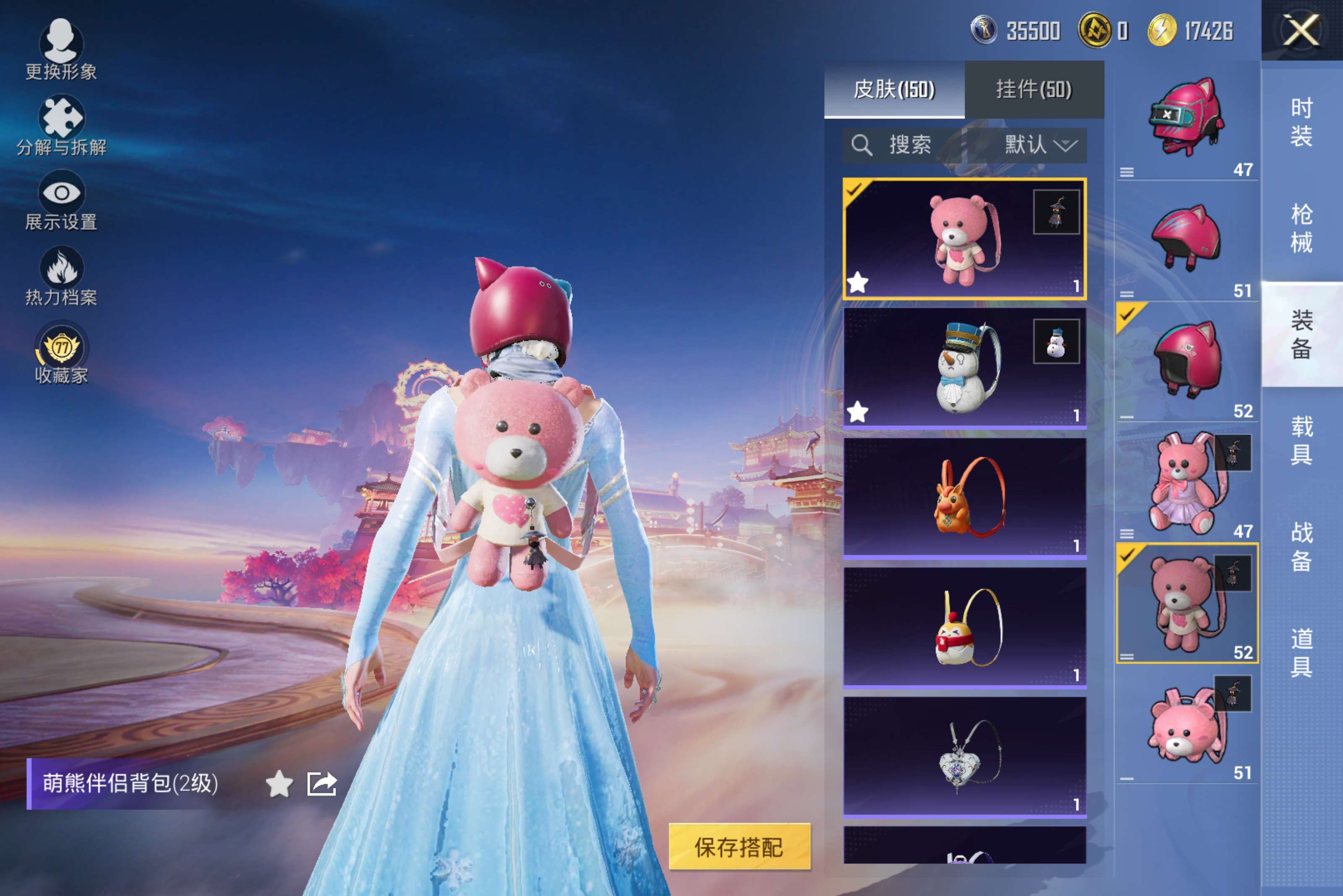Share the 萌熊伴侣背包 with the share icon
Viewport: 1343px width, 896px height.
tap(322, 784)
